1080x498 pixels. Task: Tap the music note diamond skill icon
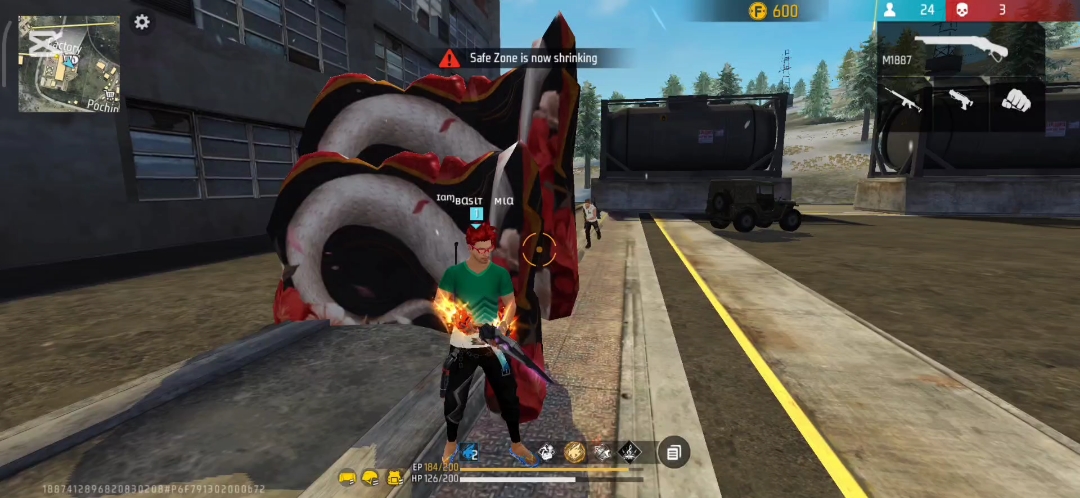629,452
